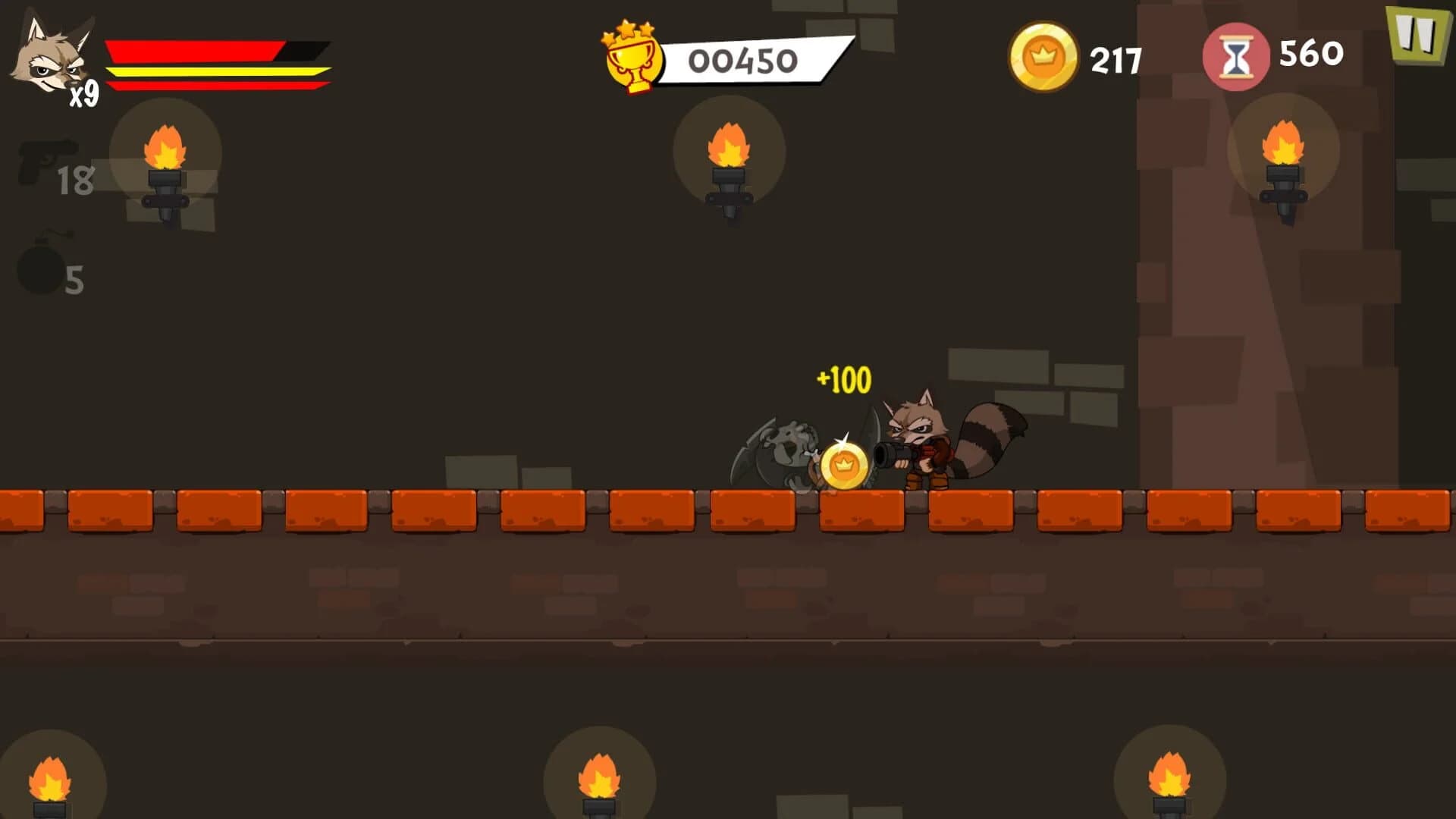This screenshot has width=1456, height=819.
Task: Tap the torch on the upper left wall
Action: point(166,167)
